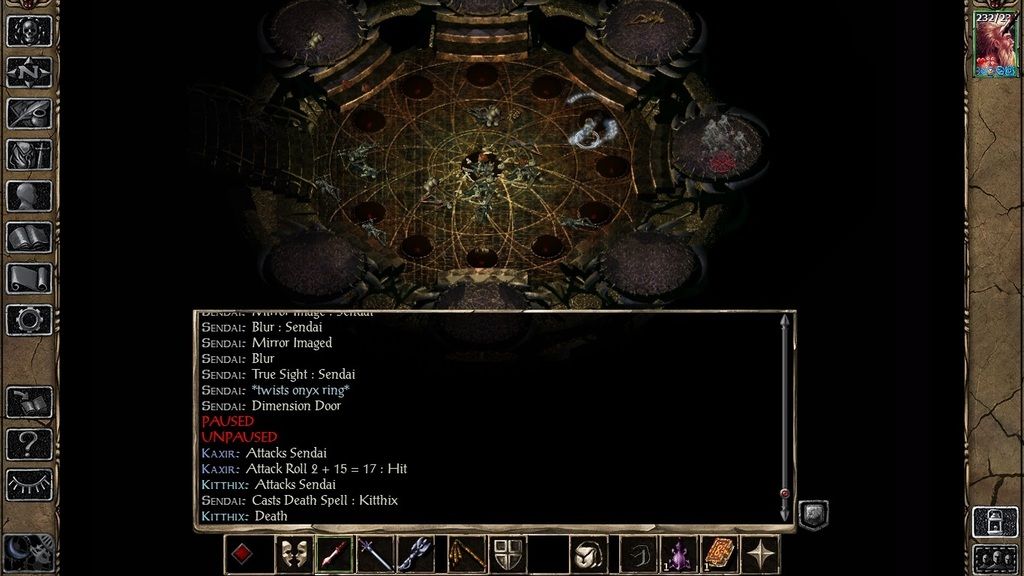Toggle the padlock button on the right sidebar

pos(995,521)
